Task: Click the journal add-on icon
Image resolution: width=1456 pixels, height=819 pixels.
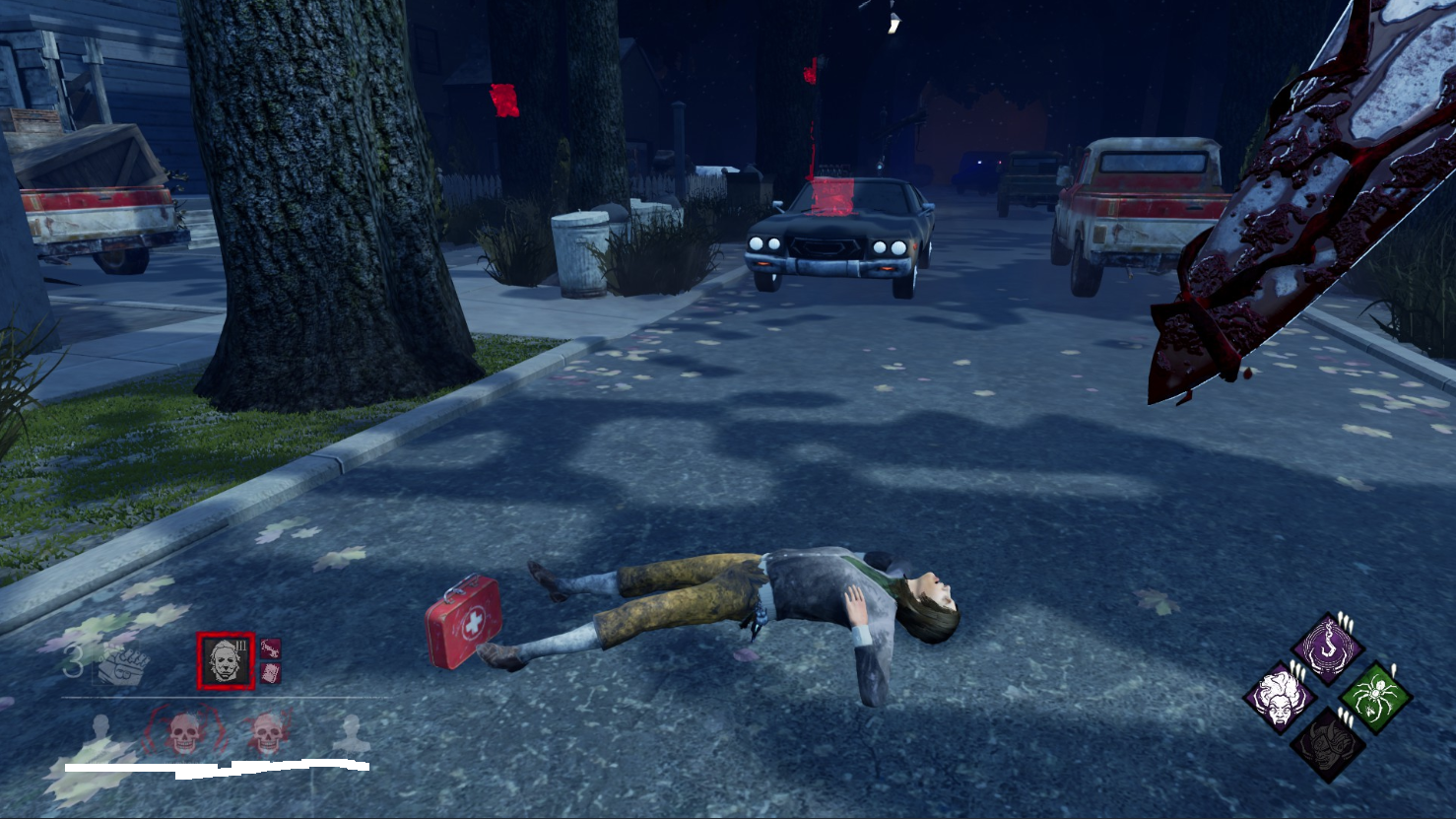Action: [x=271, y=673]
